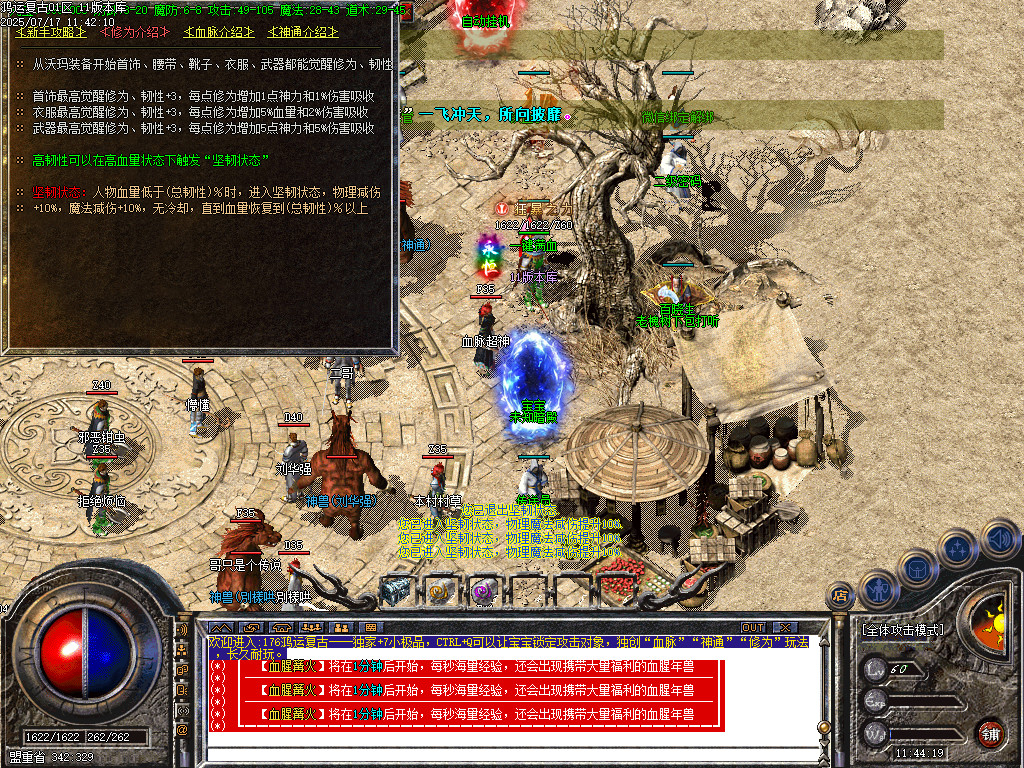Screen dimensions: 1024x768
Task: Toggle sound with the speaker button
Action: click(997, 538)
